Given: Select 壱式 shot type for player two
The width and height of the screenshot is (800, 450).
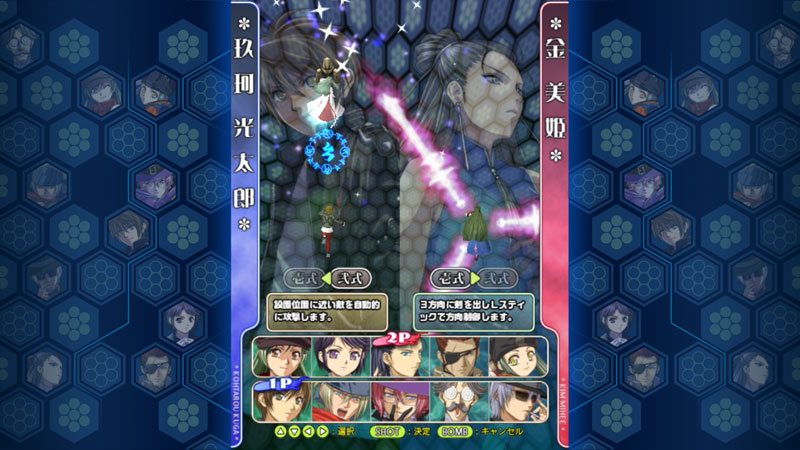Looking at the screenshot, I should 449,278.
